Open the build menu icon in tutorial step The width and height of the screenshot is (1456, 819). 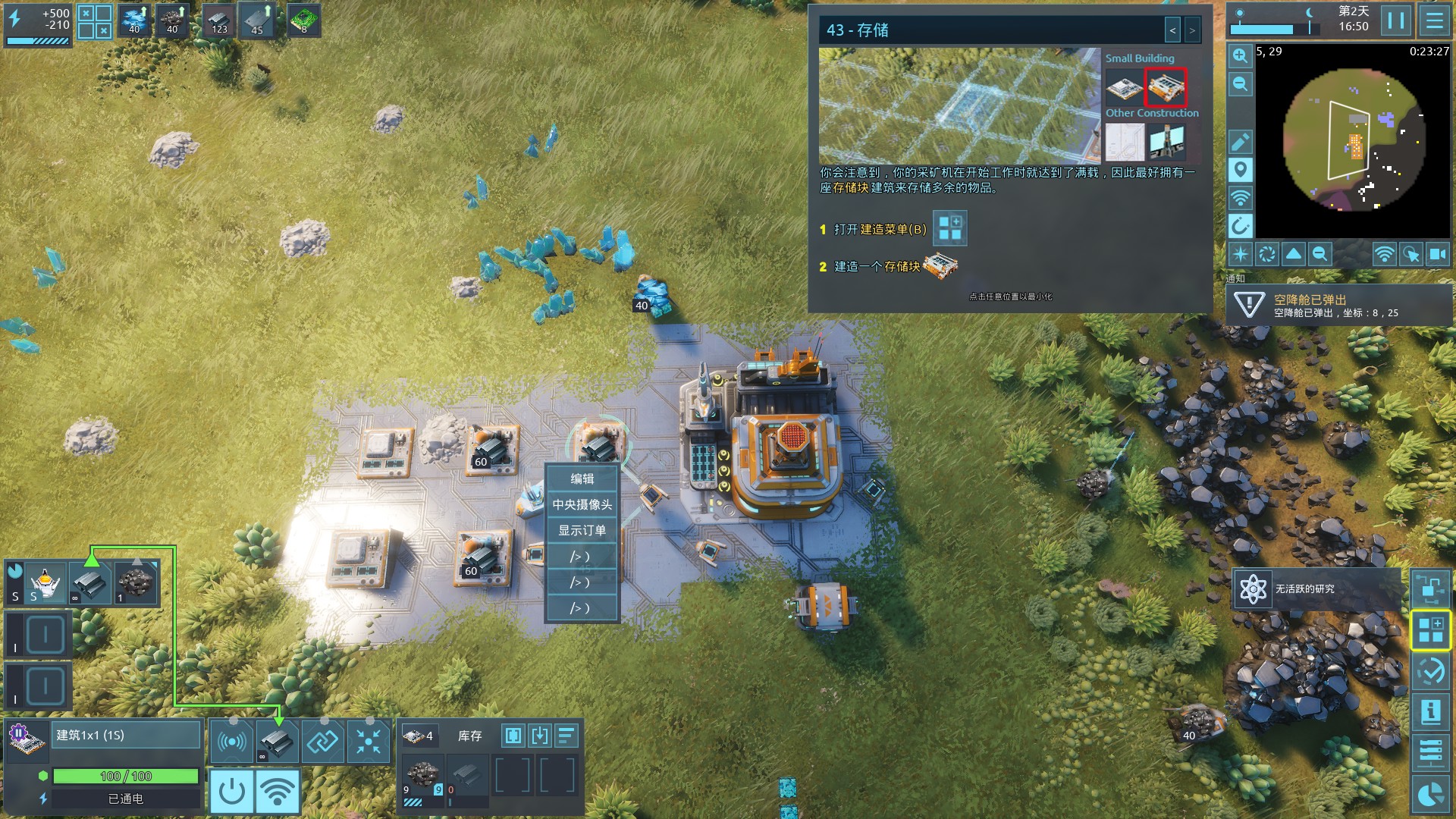[x=949, y=228]
